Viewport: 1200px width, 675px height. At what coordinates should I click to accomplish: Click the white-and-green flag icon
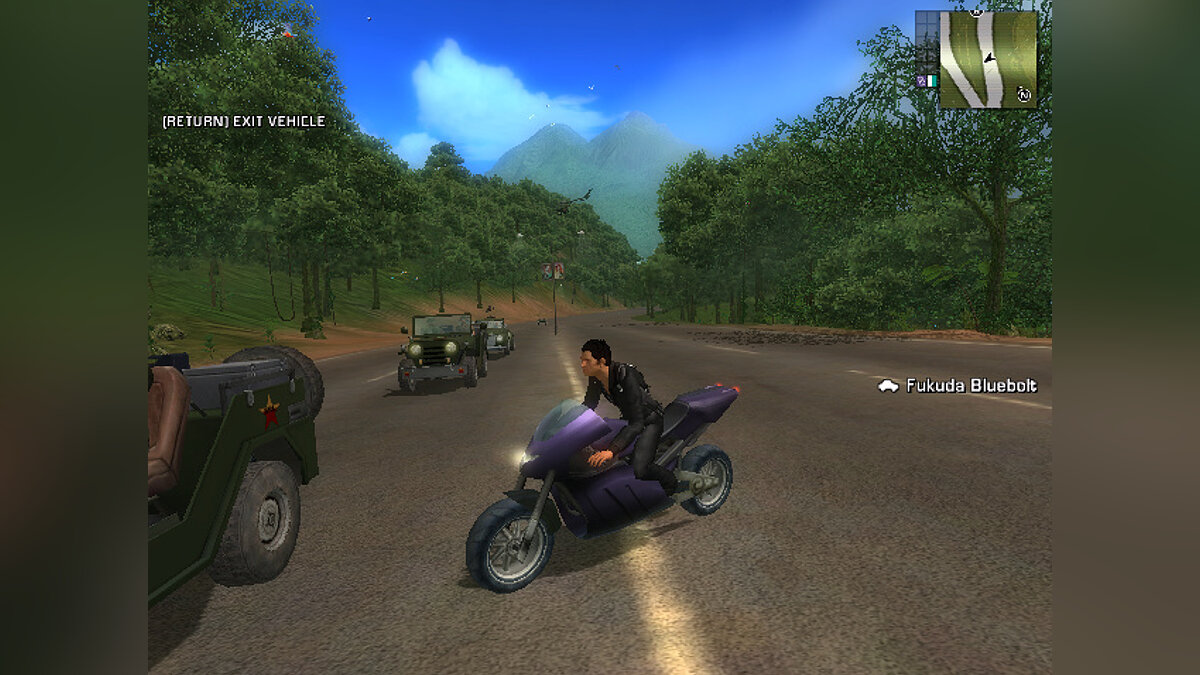932,81
